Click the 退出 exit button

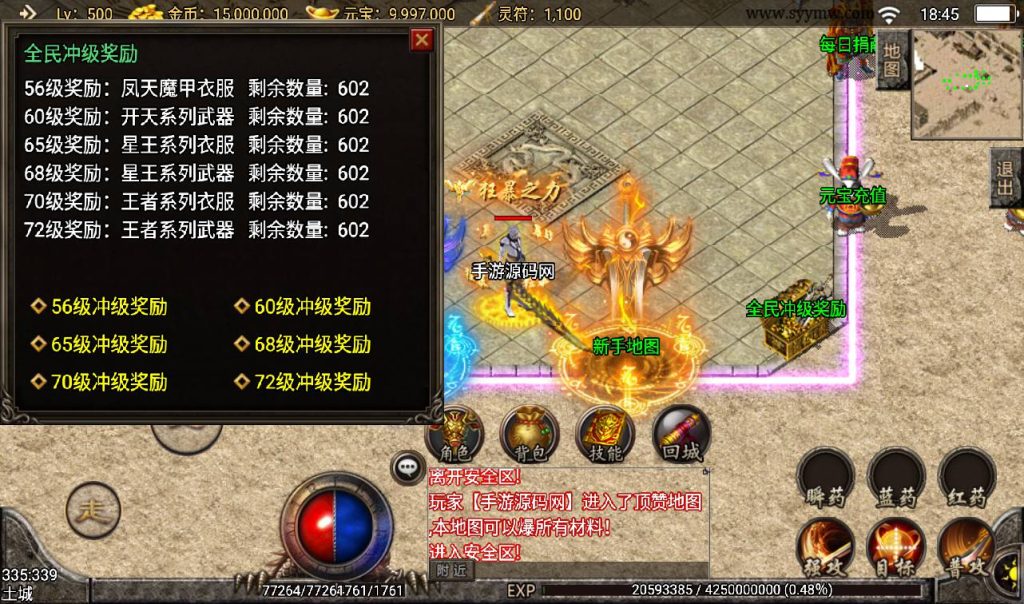click(1006, 178)
